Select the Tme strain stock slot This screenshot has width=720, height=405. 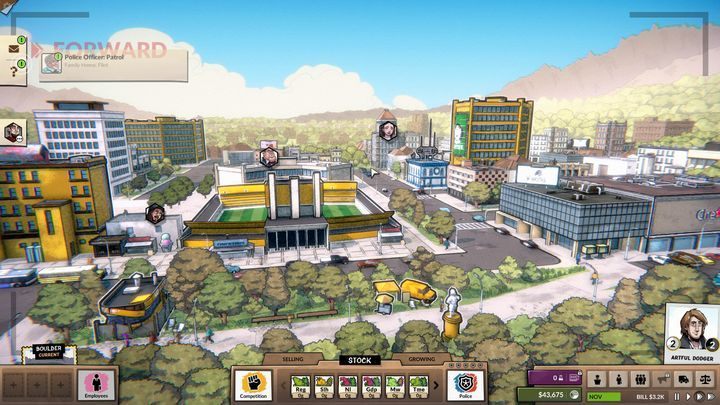pyautogui.click(x=420, y=385)
